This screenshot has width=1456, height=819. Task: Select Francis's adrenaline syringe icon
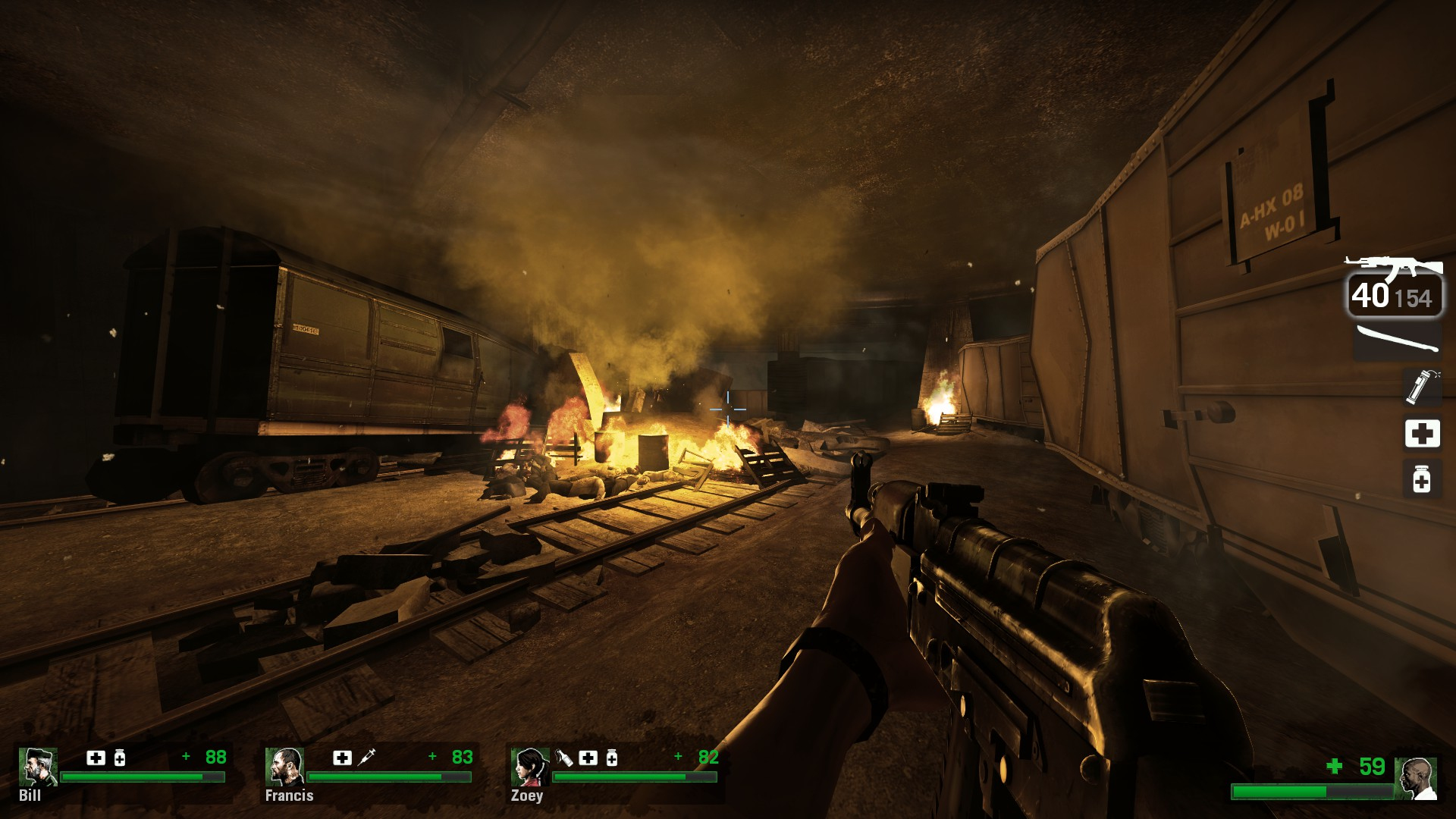(x=366, y=757)
